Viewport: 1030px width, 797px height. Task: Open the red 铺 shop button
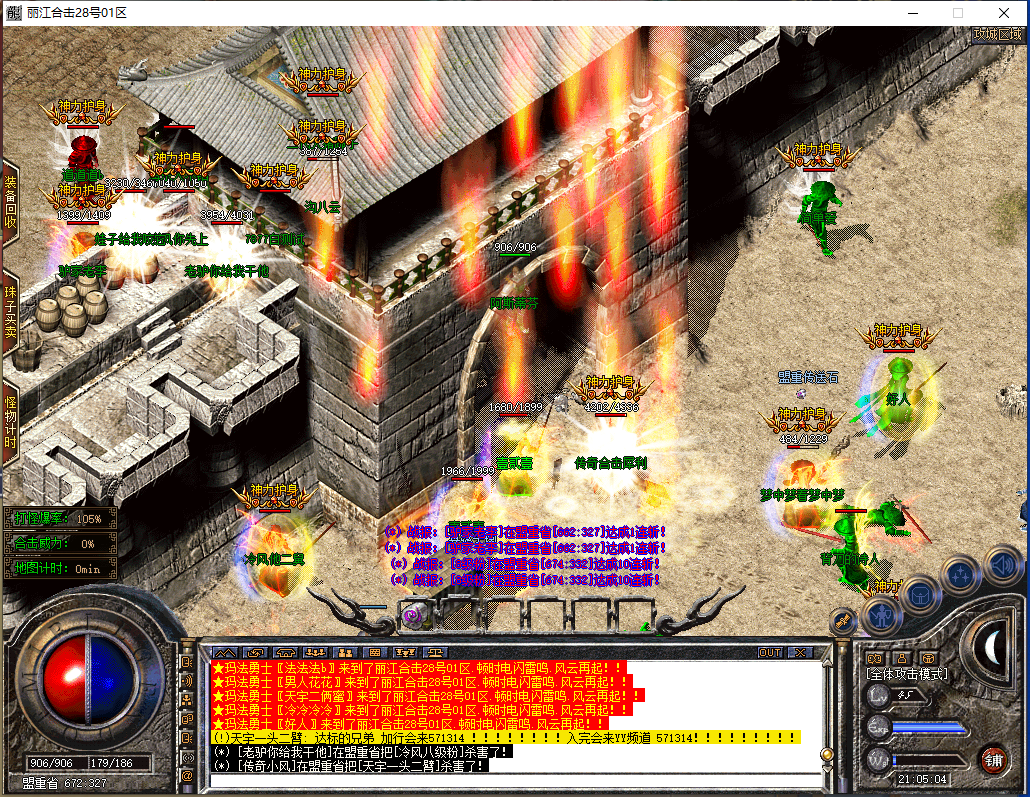point(992,759)
